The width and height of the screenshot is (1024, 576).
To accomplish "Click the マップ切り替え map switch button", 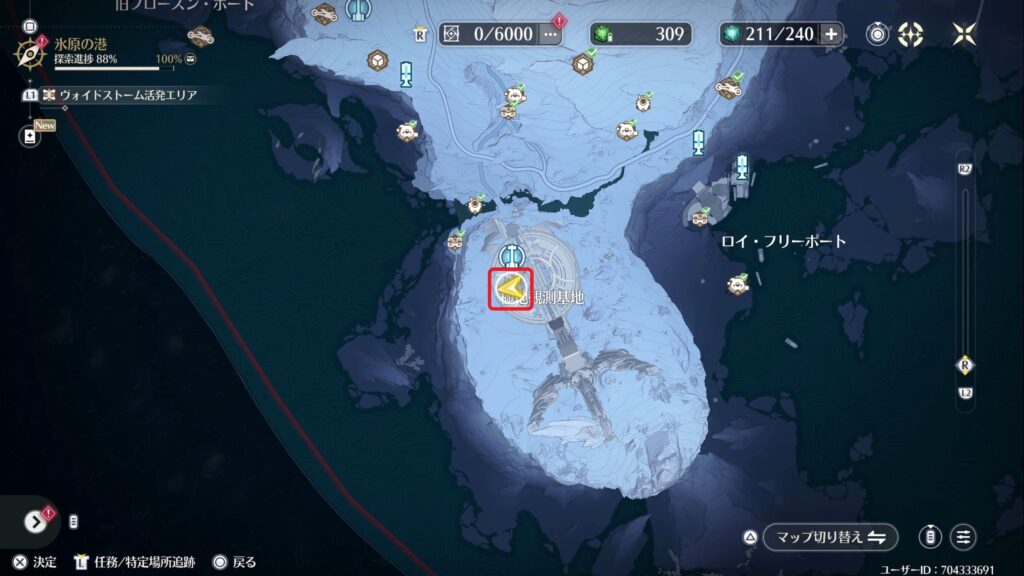I will tap(830, 537).
